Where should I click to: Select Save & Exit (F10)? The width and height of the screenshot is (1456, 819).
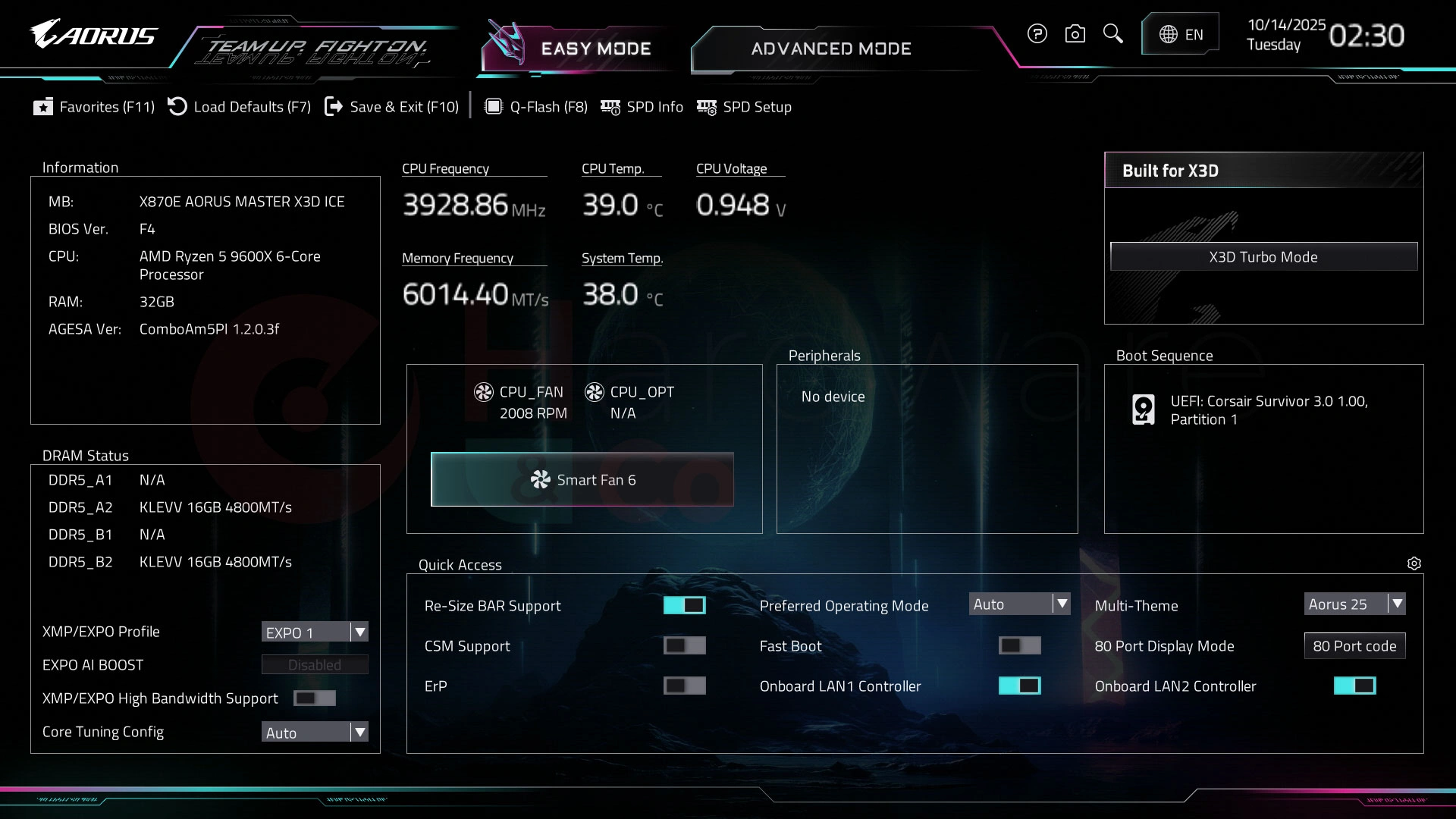(x=392, y=107)
